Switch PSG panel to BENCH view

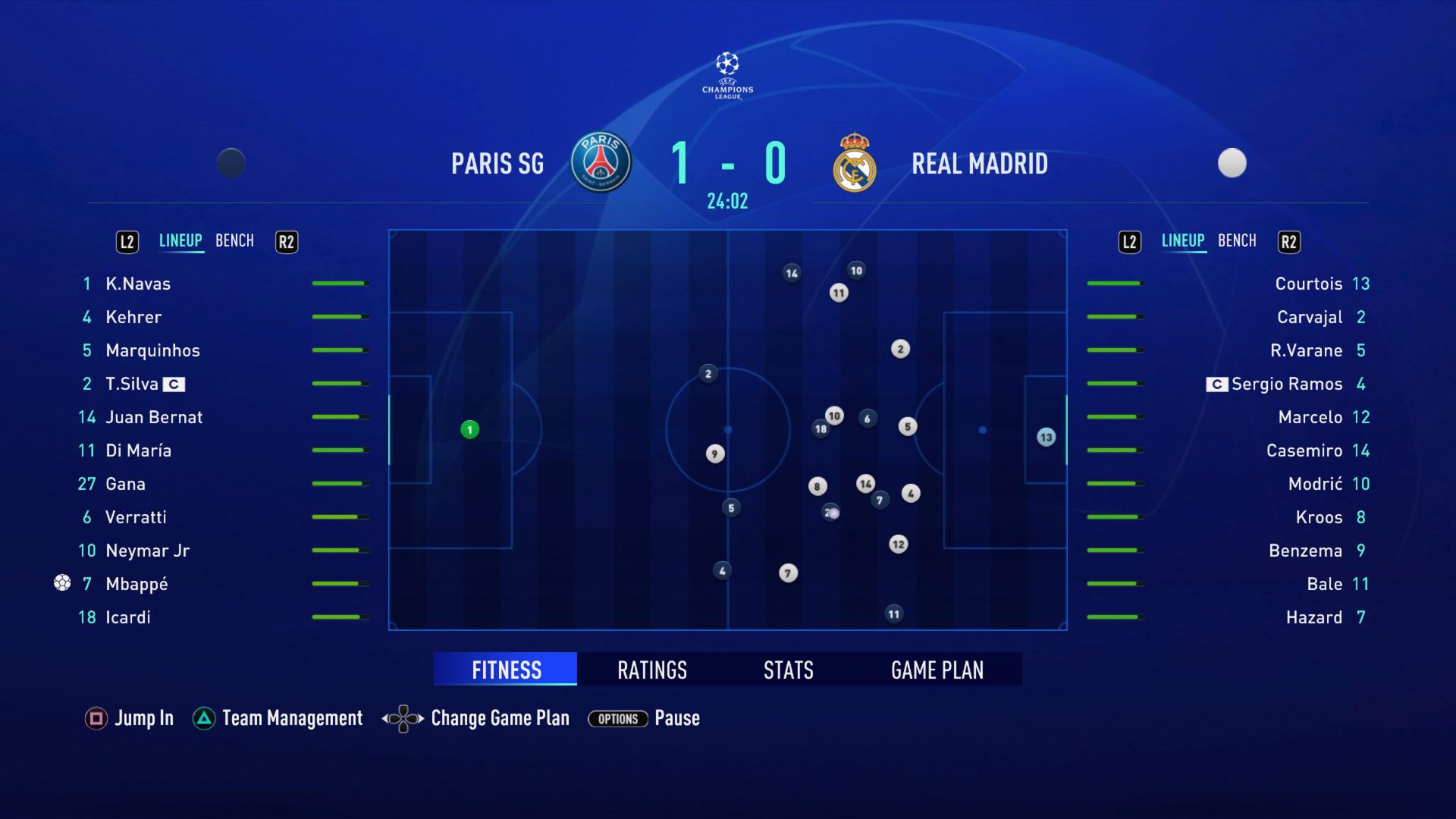click(234, 240)
